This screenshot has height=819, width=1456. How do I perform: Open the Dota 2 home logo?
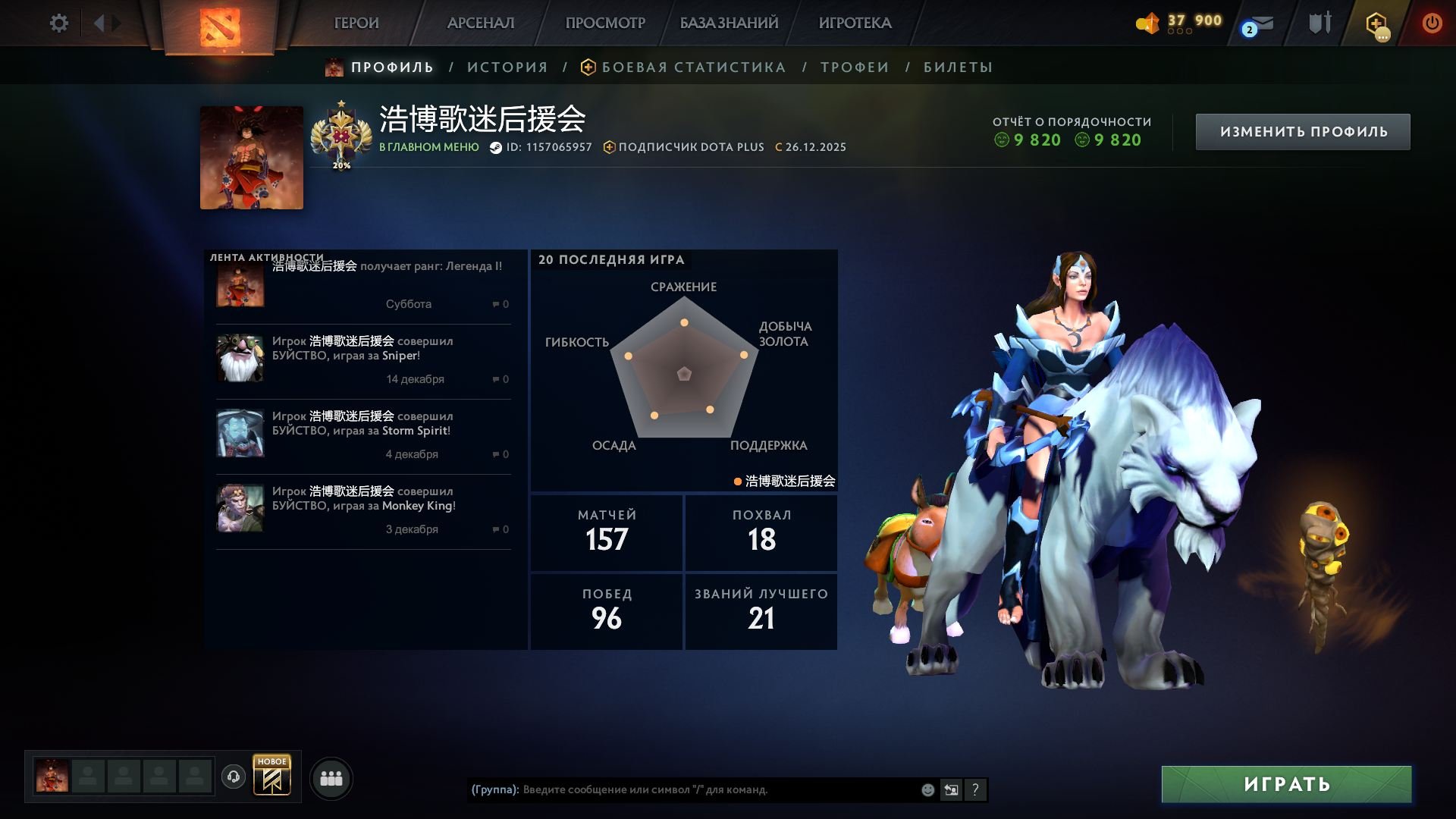click(x=220, y=29)
